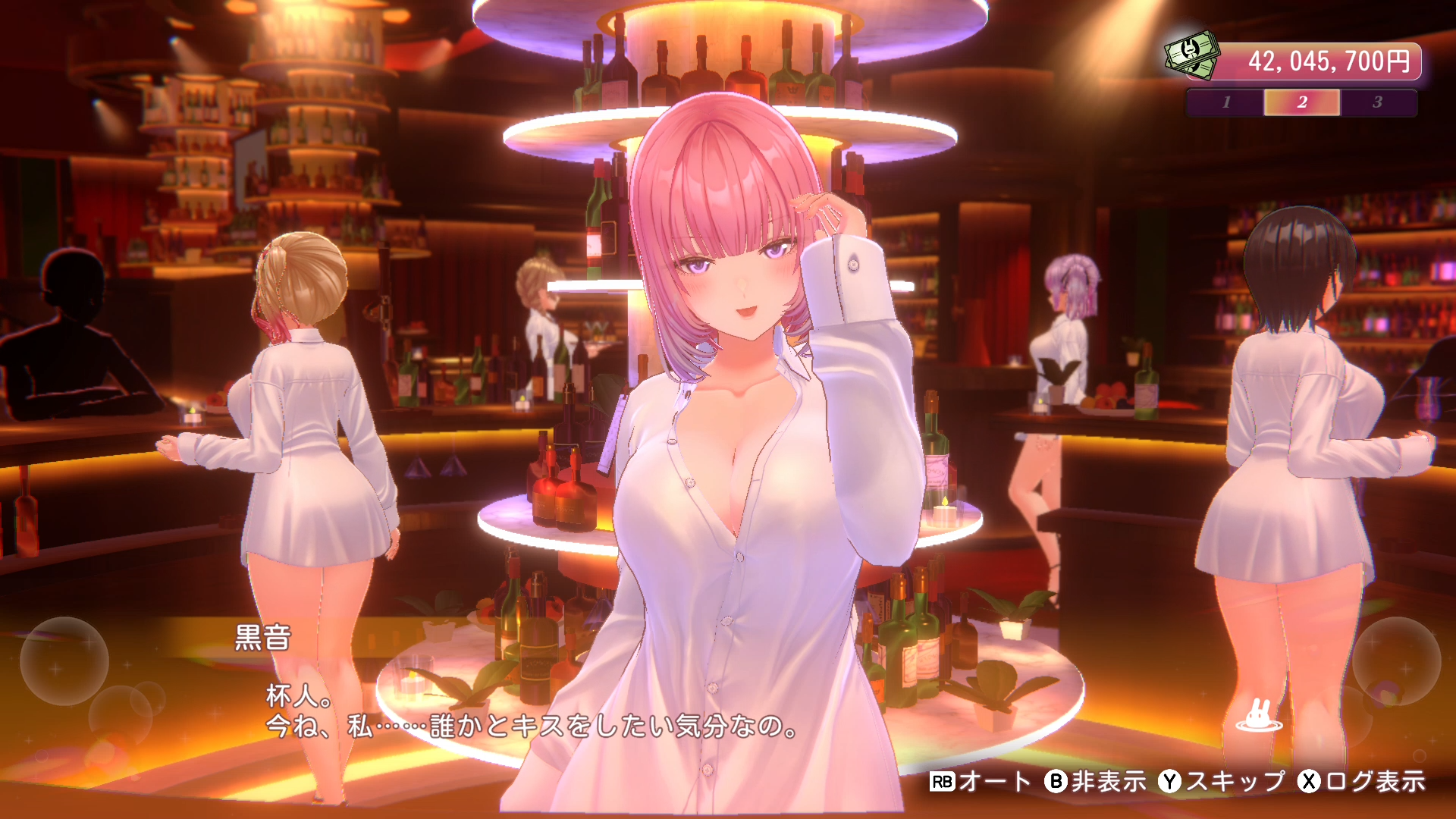Switch to page 3 indicator tab
This screenshot has width=1456, height=819.
pos(1379,103)
